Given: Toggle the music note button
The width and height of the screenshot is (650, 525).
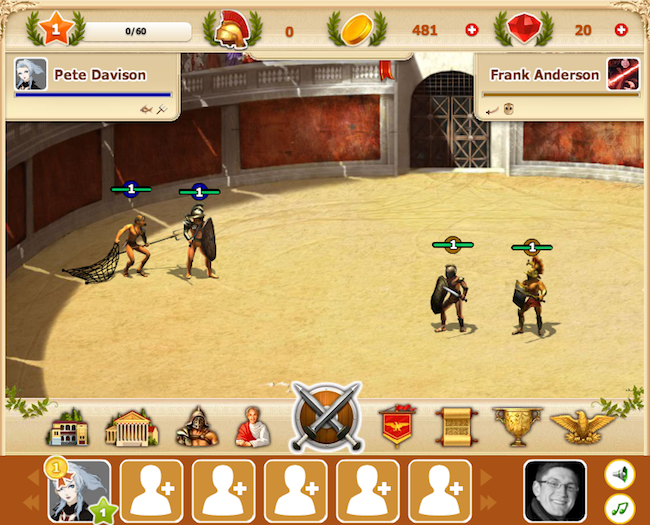Looking at the screenshot, I should [x=620, y=508].
